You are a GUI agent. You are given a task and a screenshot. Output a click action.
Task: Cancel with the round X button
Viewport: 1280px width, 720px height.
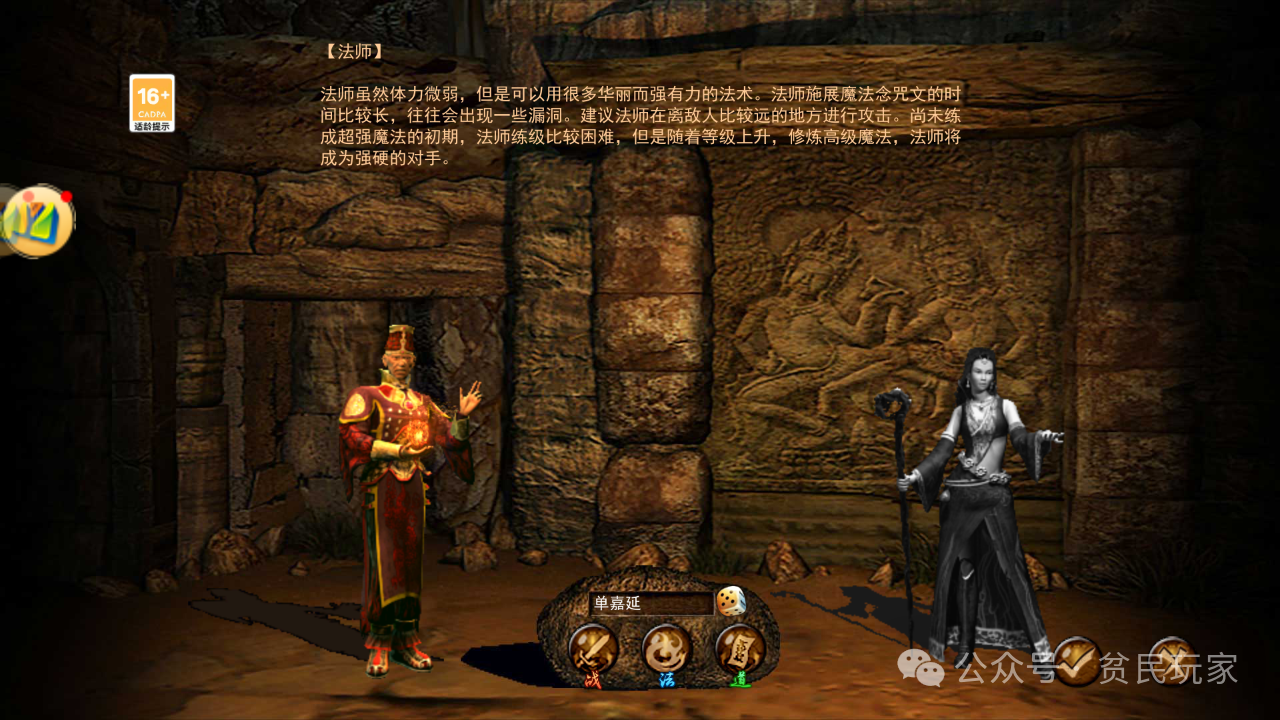tap(1171, 661)
